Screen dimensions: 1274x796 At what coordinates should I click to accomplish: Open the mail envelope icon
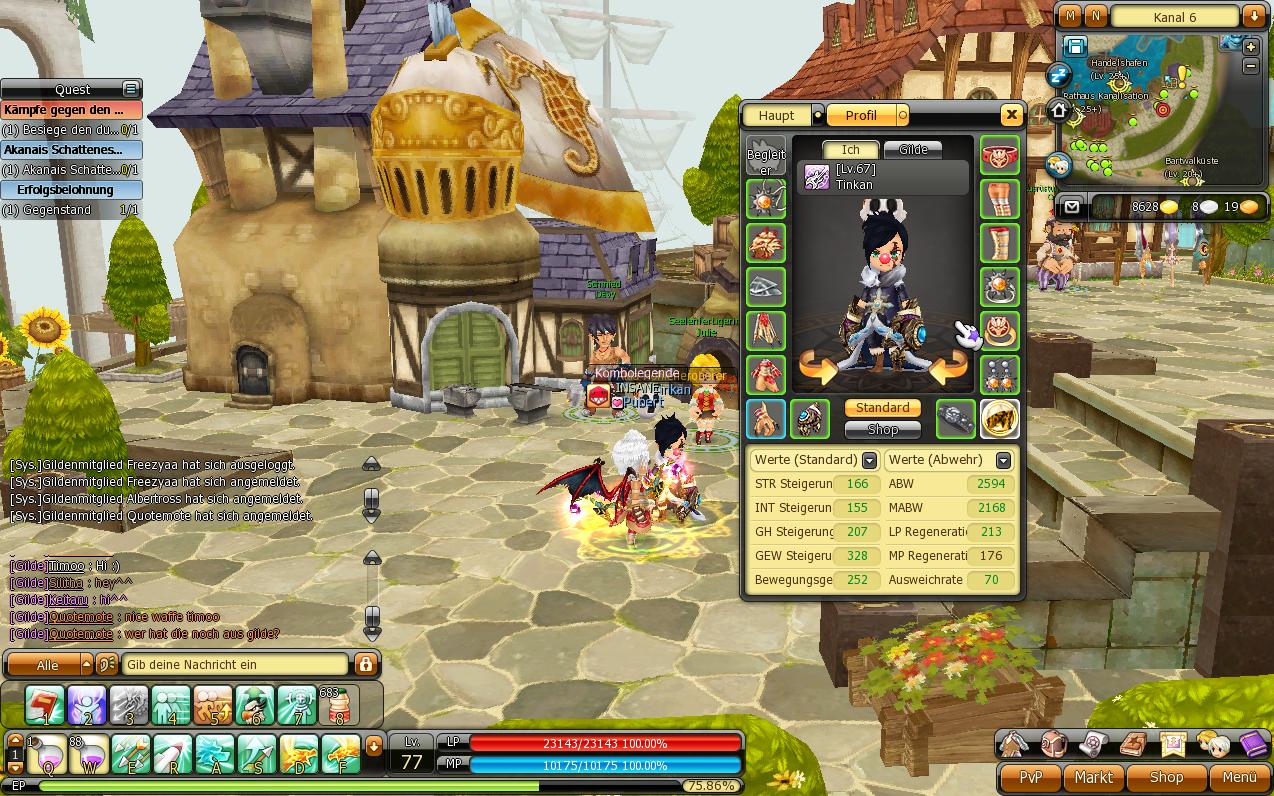coord(1072,207)
